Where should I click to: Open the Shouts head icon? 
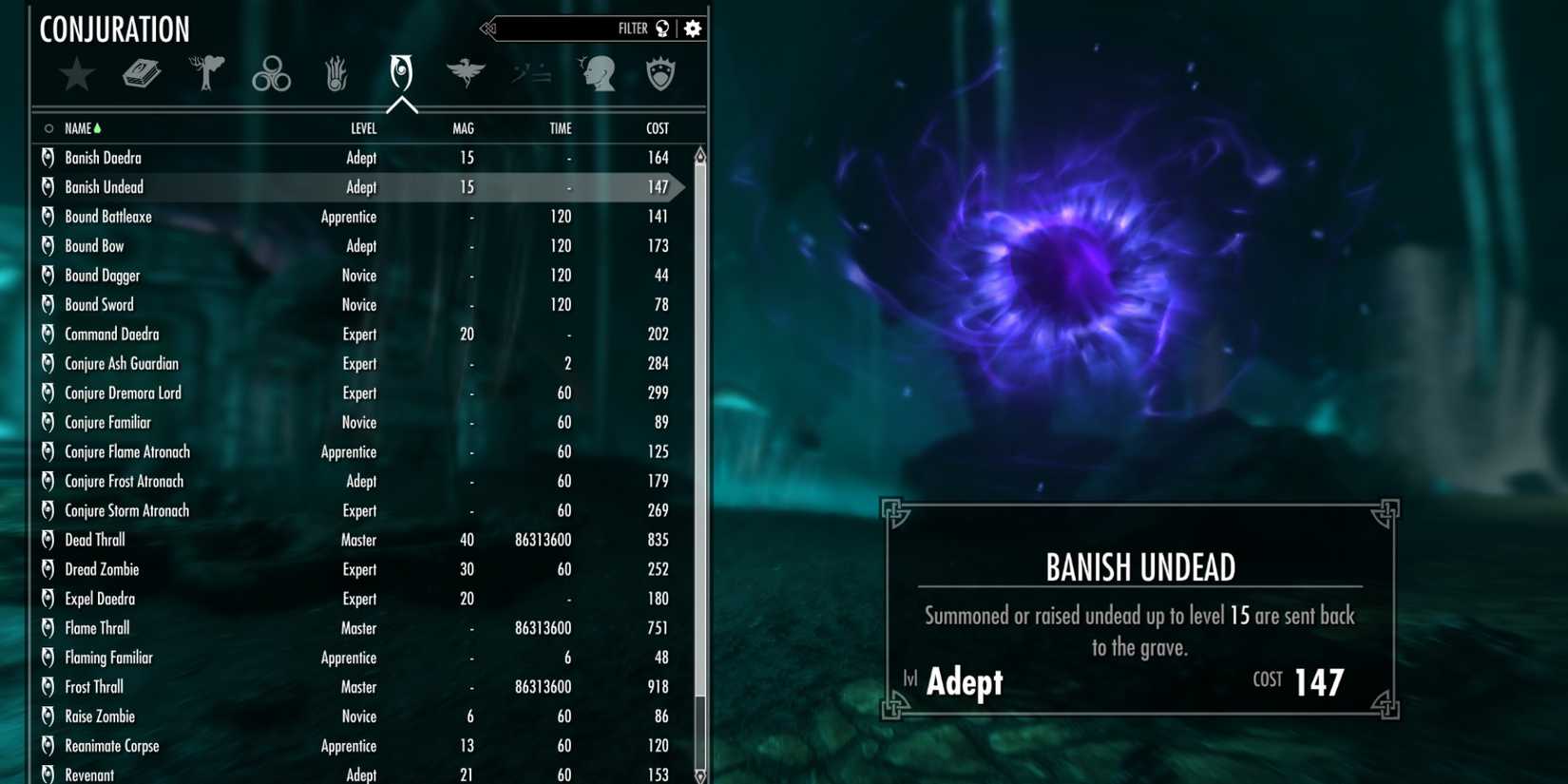point(598,74)
